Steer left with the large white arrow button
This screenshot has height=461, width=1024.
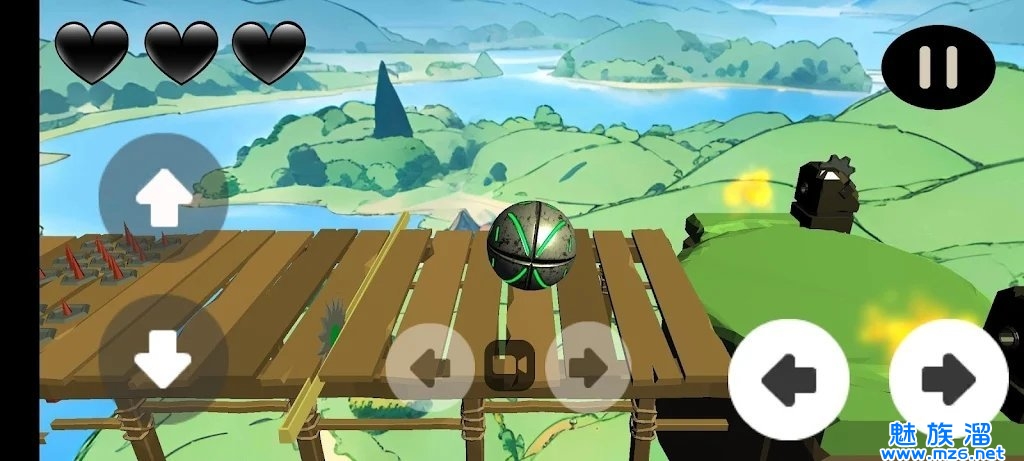tap(788, 380)
